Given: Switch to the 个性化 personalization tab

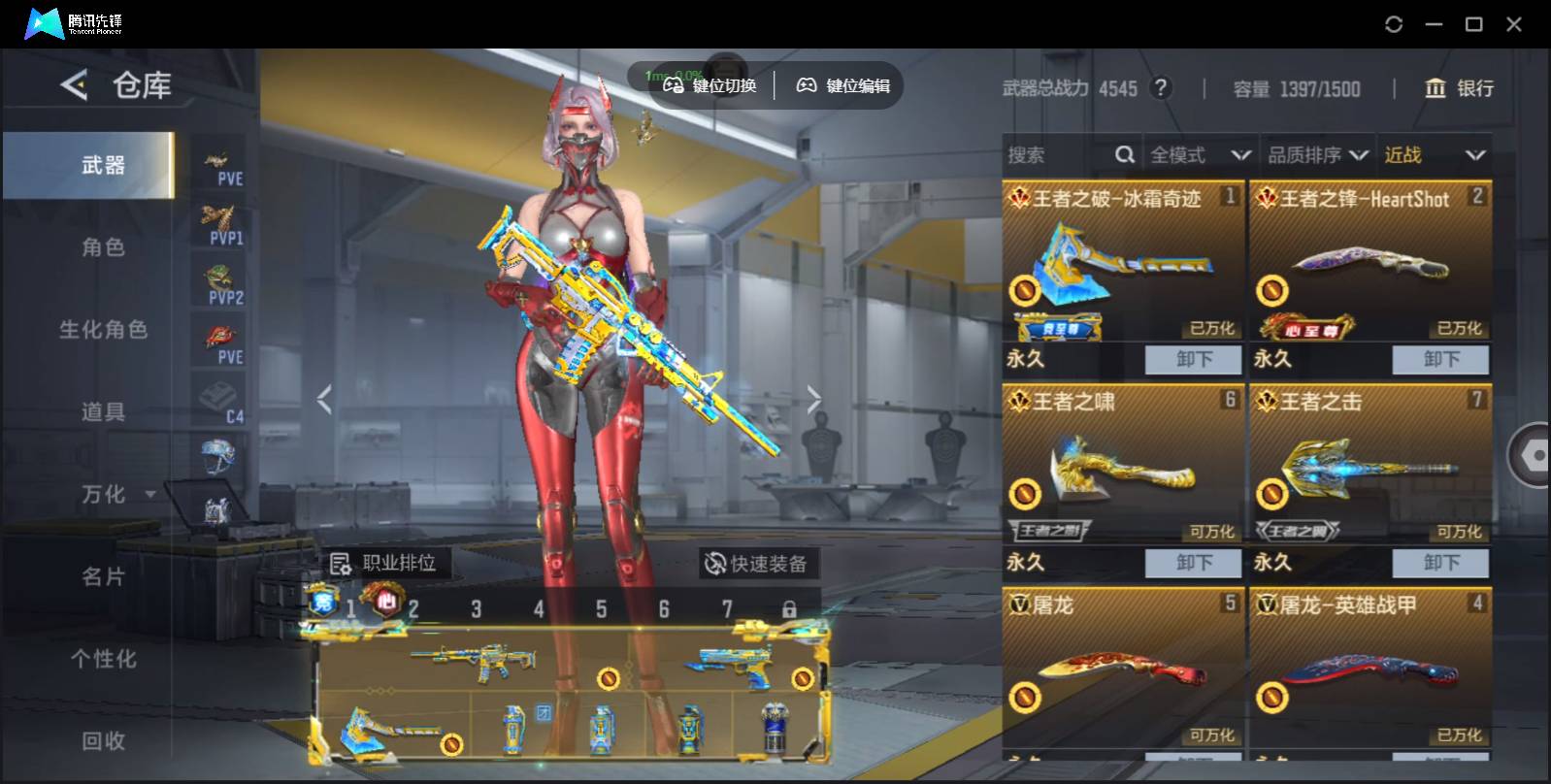Looking at the screenshot, I should click(103, 660).
